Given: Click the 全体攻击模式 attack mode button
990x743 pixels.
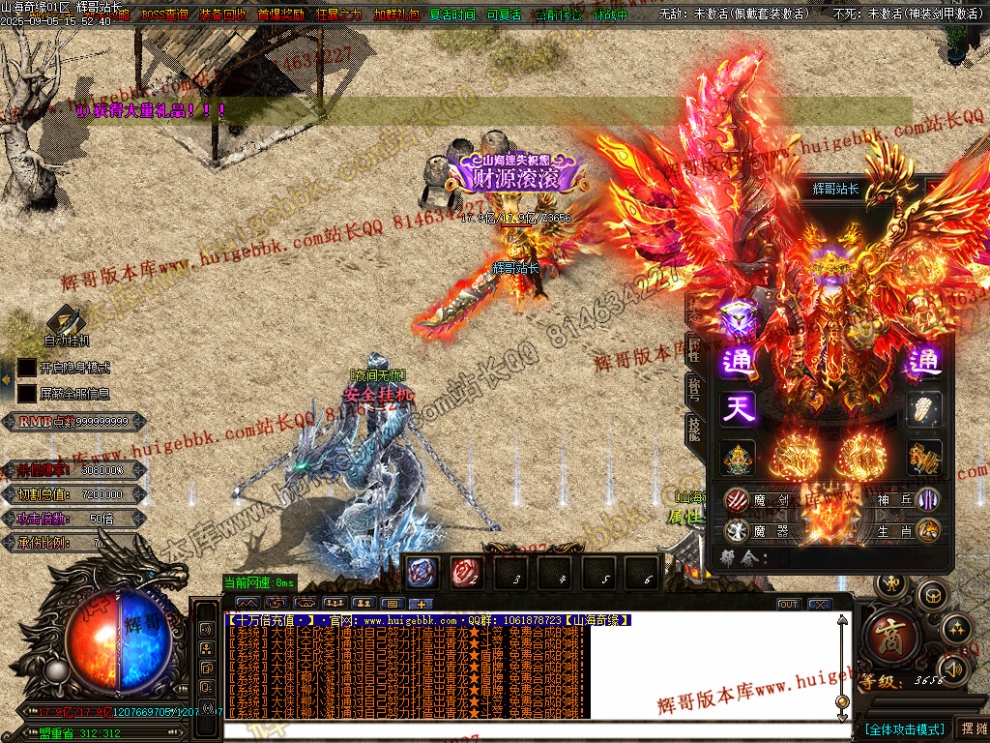Looking at the screenshot, I should [905, 729].
